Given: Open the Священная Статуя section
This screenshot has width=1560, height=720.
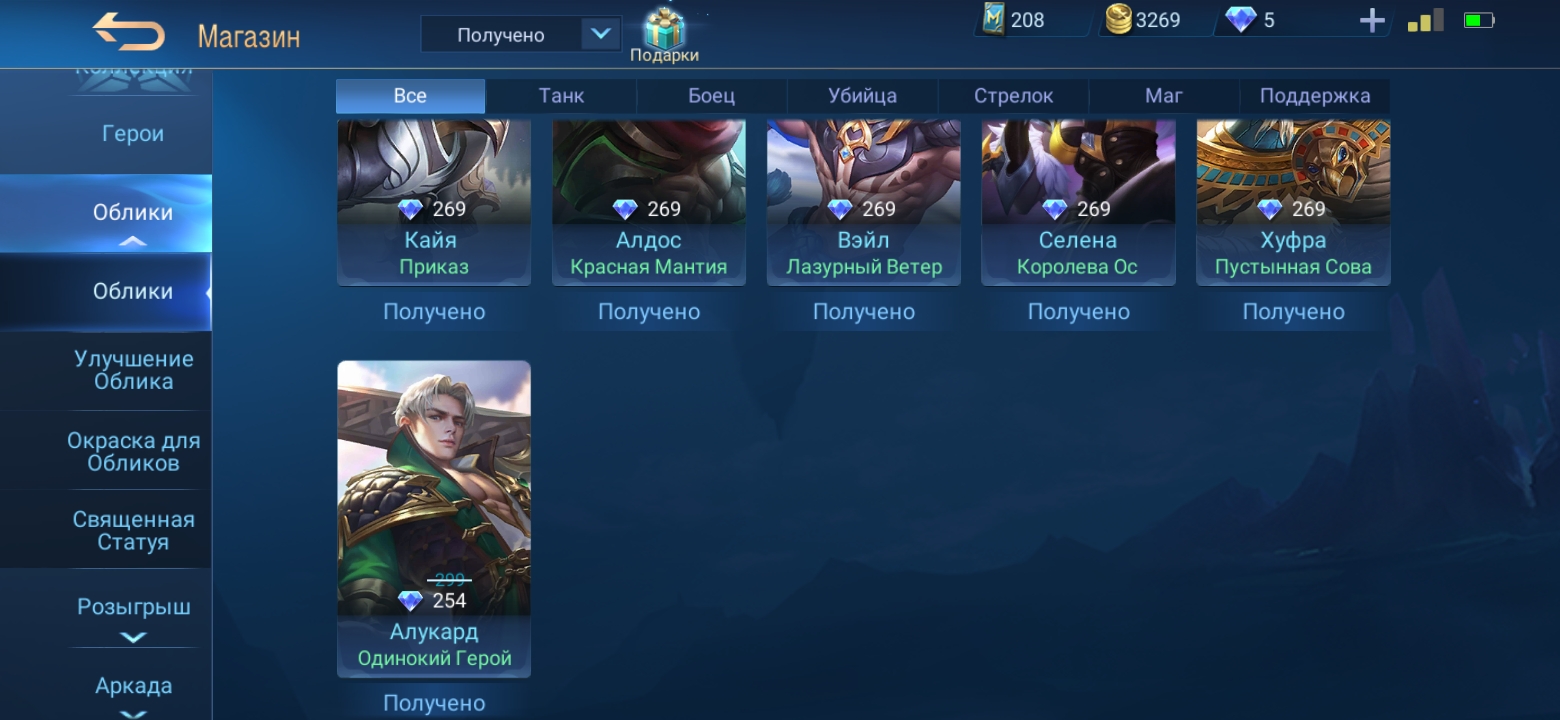Looking at the screenshot, I should point(133,531).
